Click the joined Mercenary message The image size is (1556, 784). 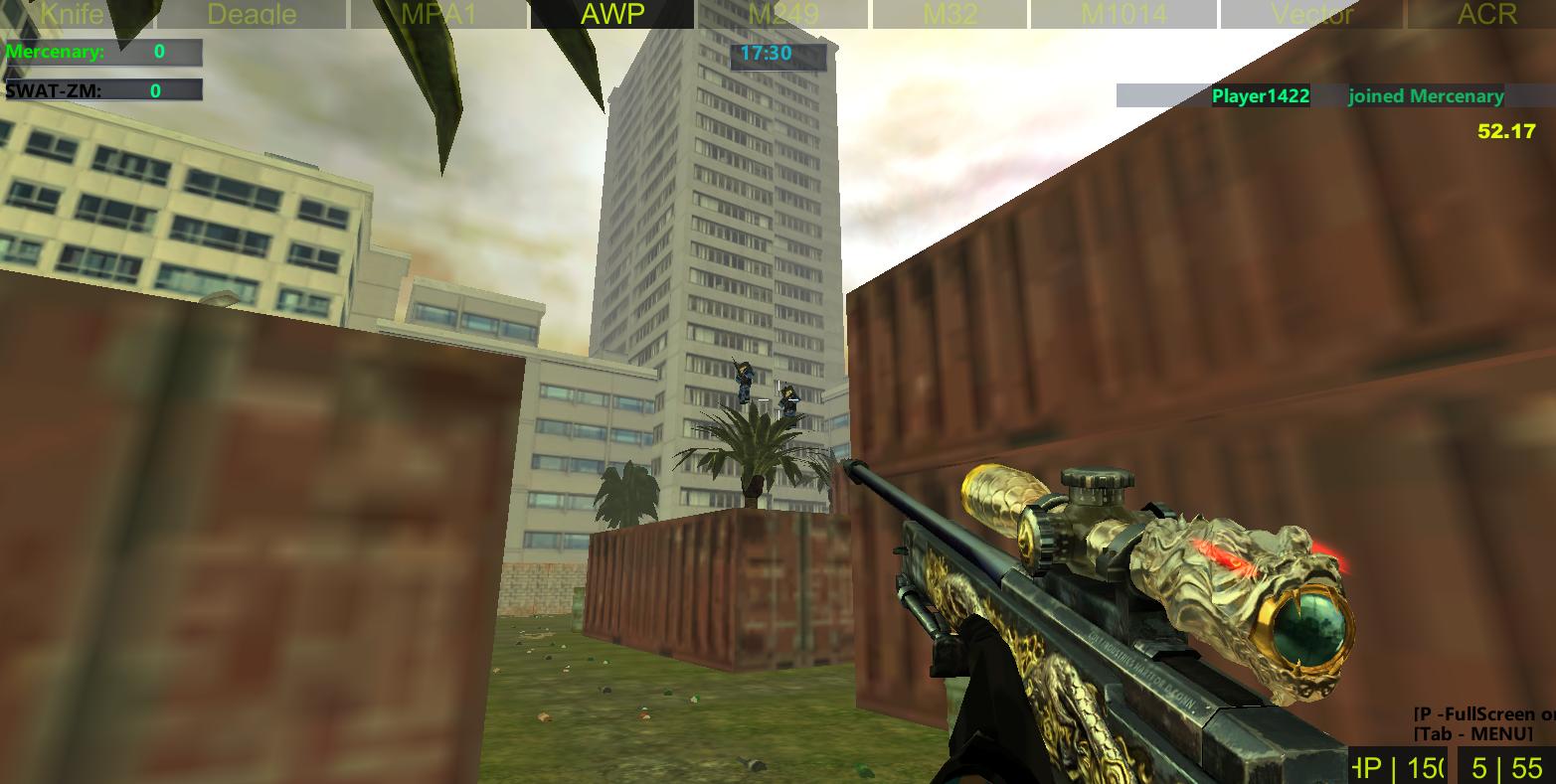(1426, 96)
